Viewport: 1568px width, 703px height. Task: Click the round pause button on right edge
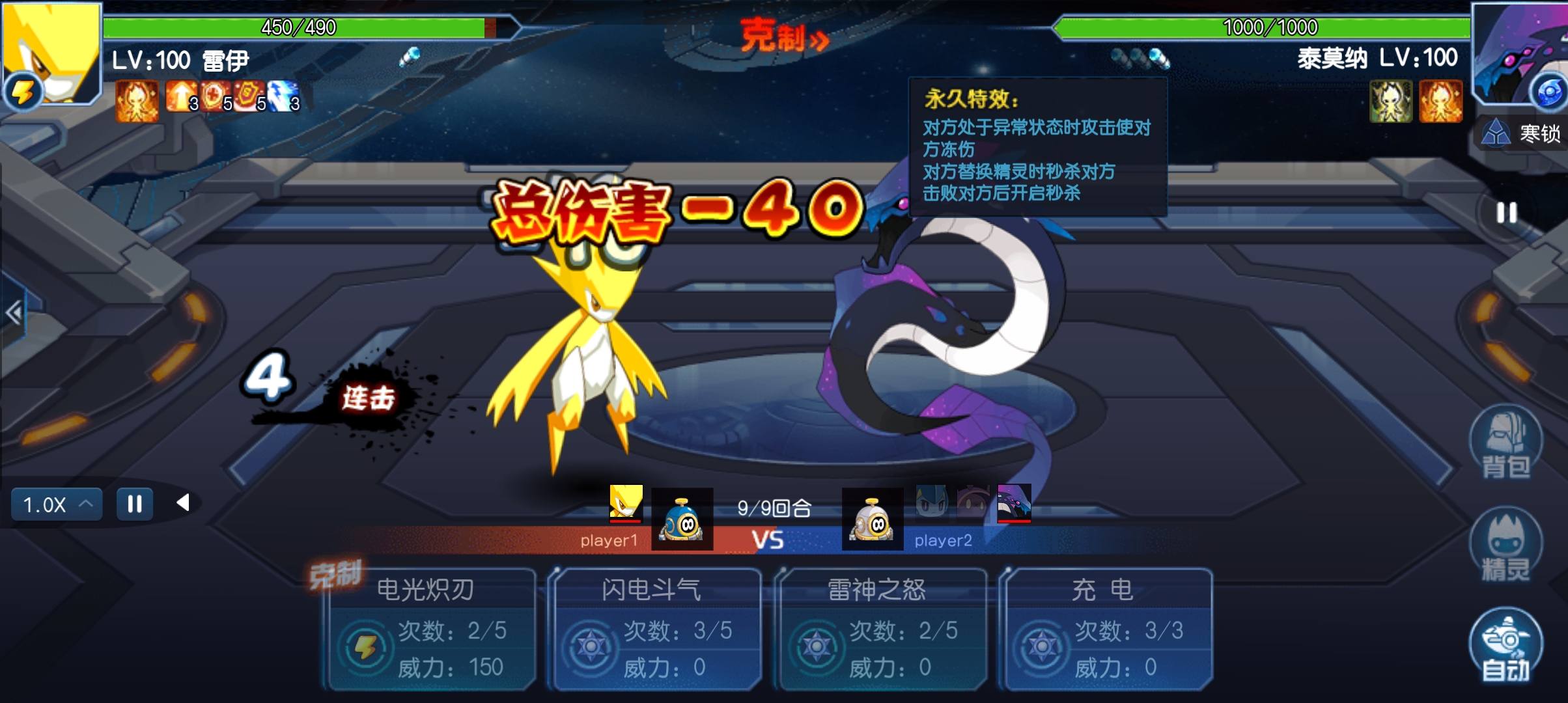[1506, 213]
